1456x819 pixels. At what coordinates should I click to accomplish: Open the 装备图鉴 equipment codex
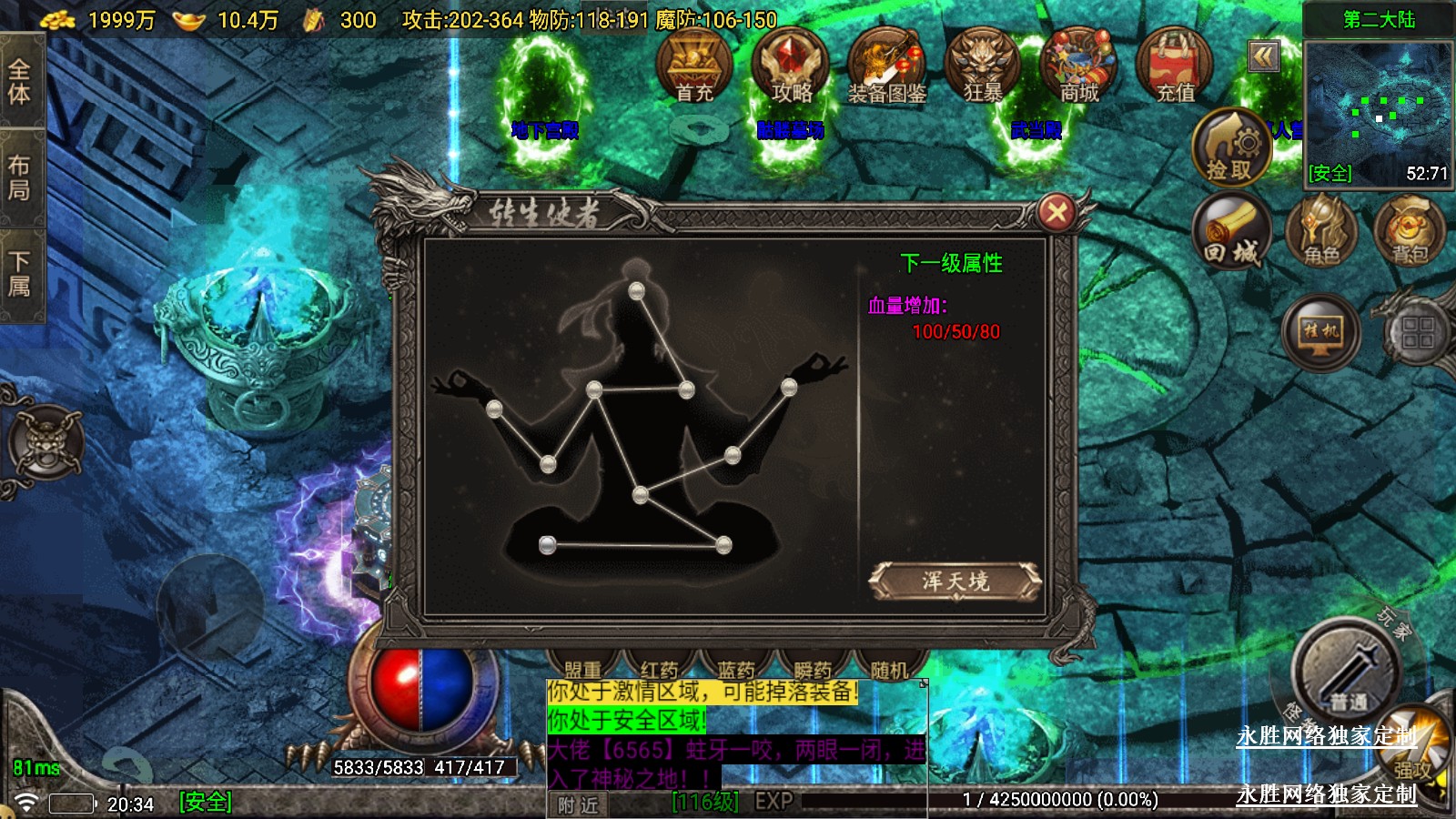click(x=886, y=66)
